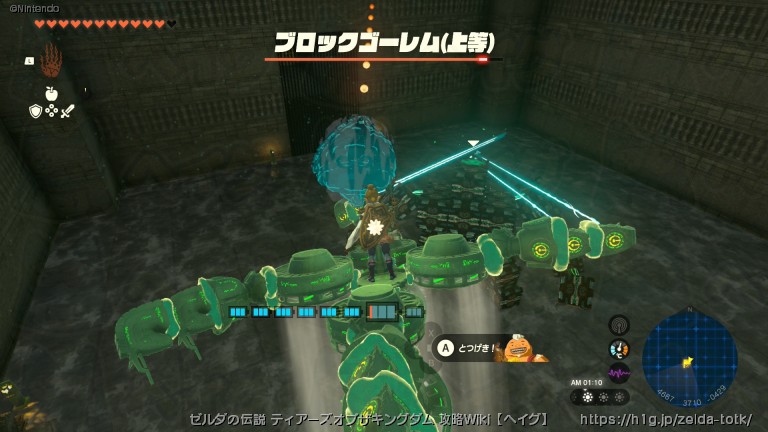Check the temperature gauge icon
Viewport: 768px width, 432px height.
point(619,349)
